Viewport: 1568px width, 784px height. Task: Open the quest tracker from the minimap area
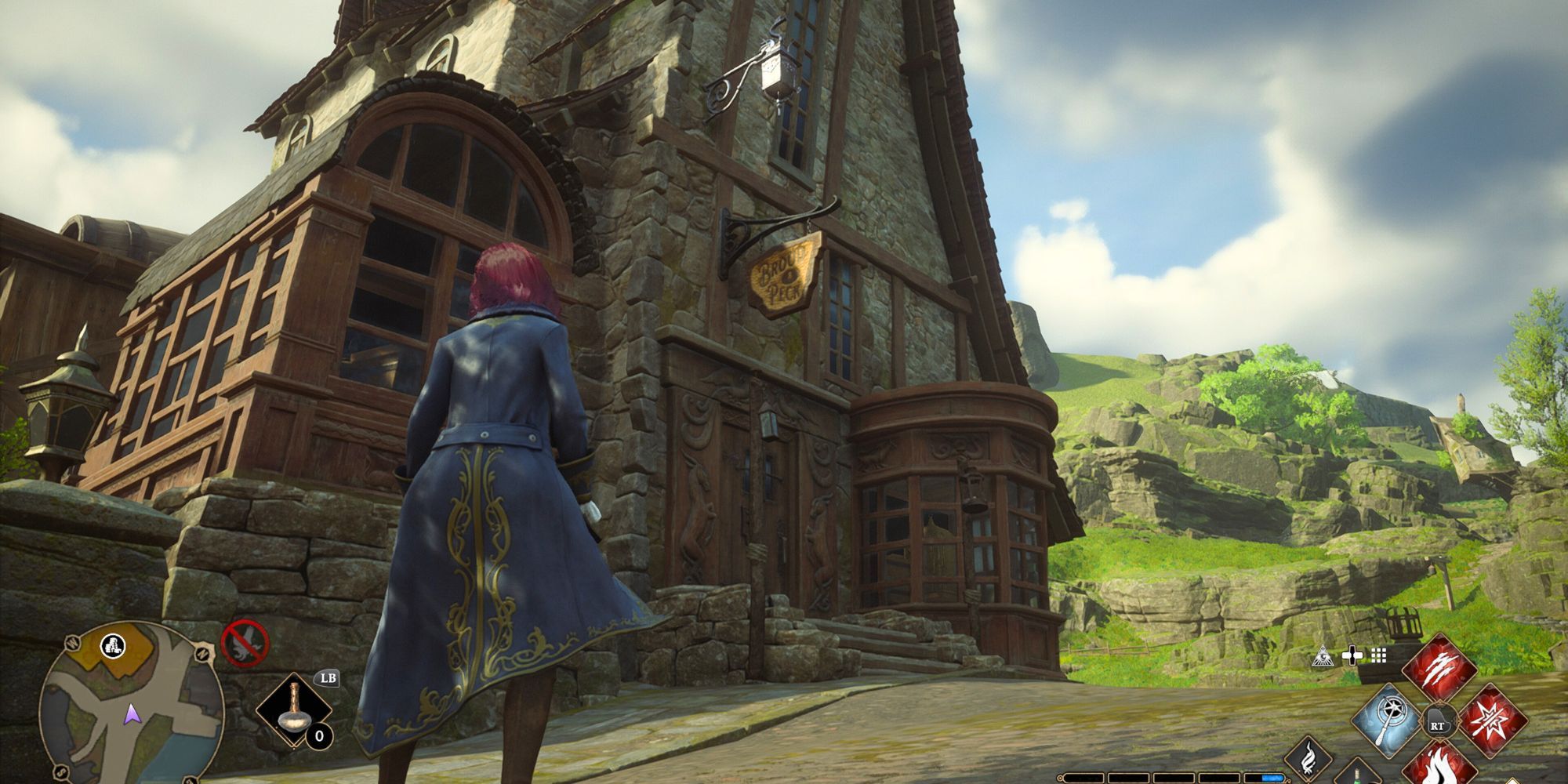pos(114,648)
